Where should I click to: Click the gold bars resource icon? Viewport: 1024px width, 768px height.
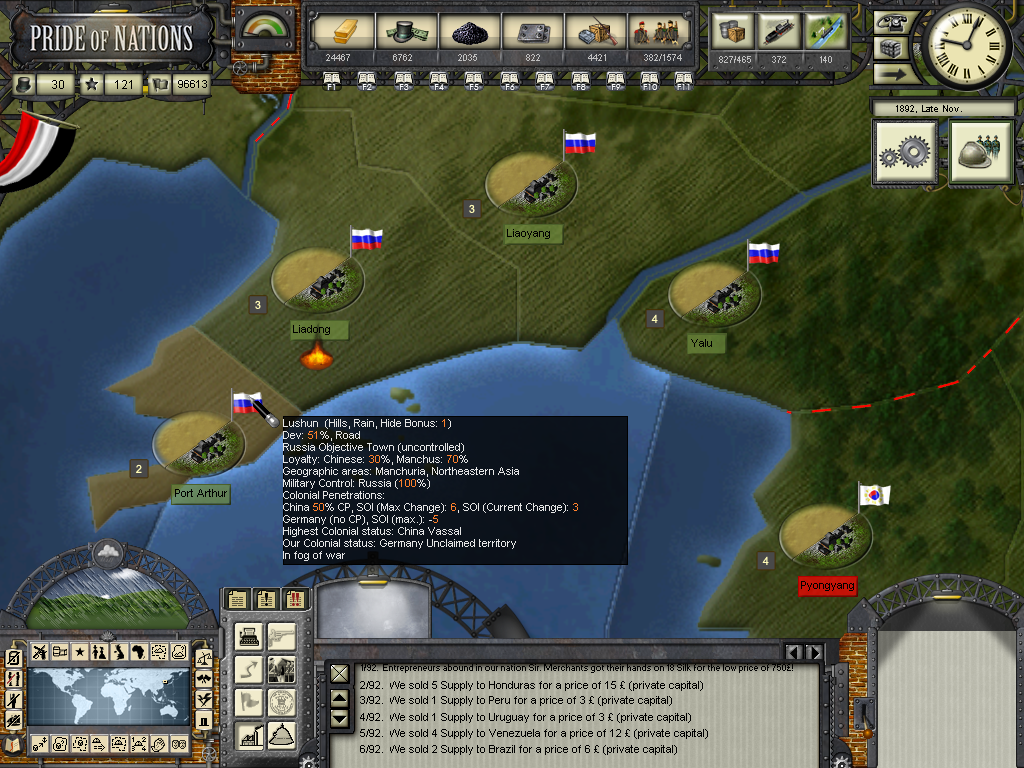(x=336, y=33)
